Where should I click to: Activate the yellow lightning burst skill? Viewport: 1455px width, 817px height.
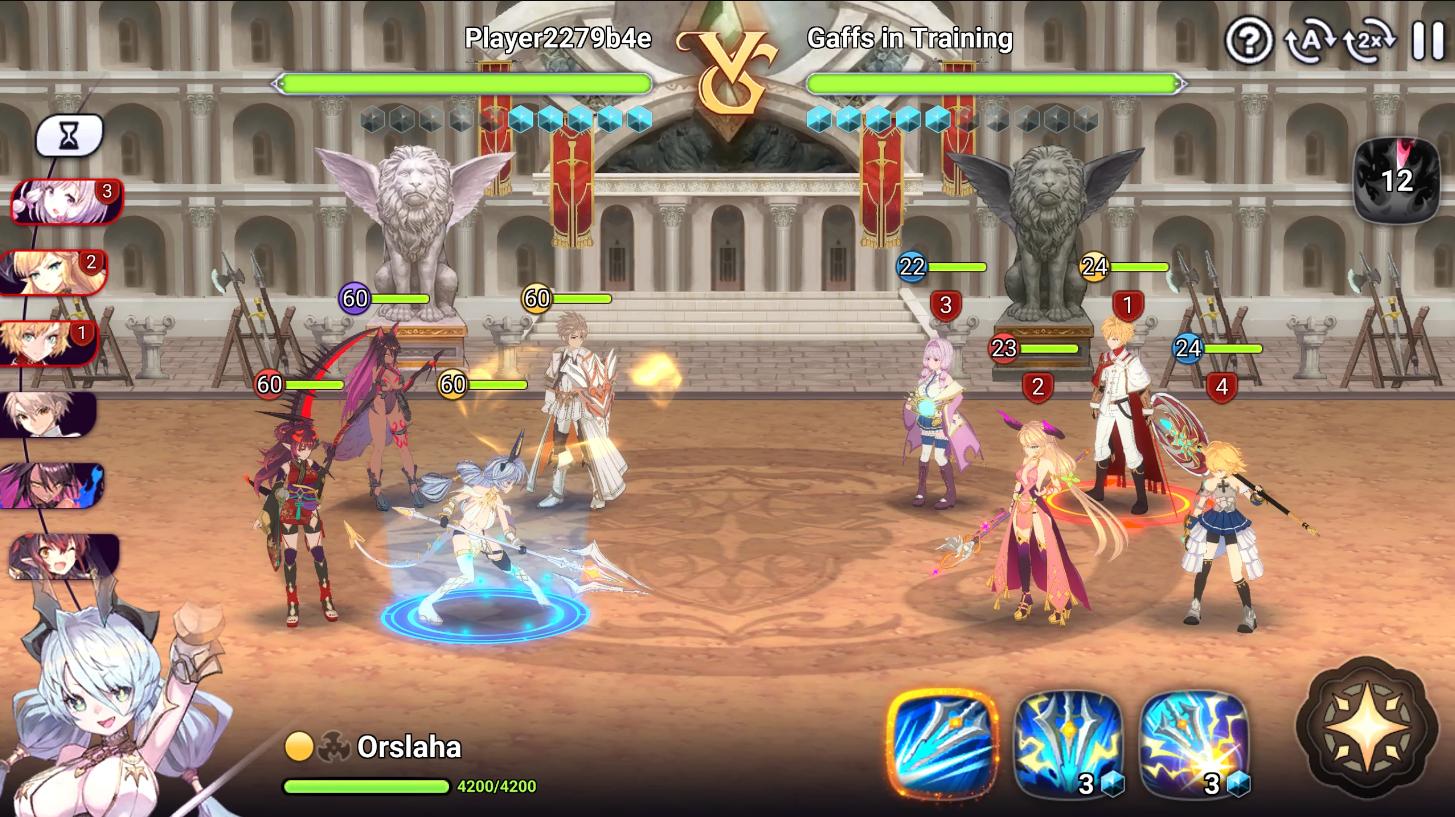(x=1195, y=744)
